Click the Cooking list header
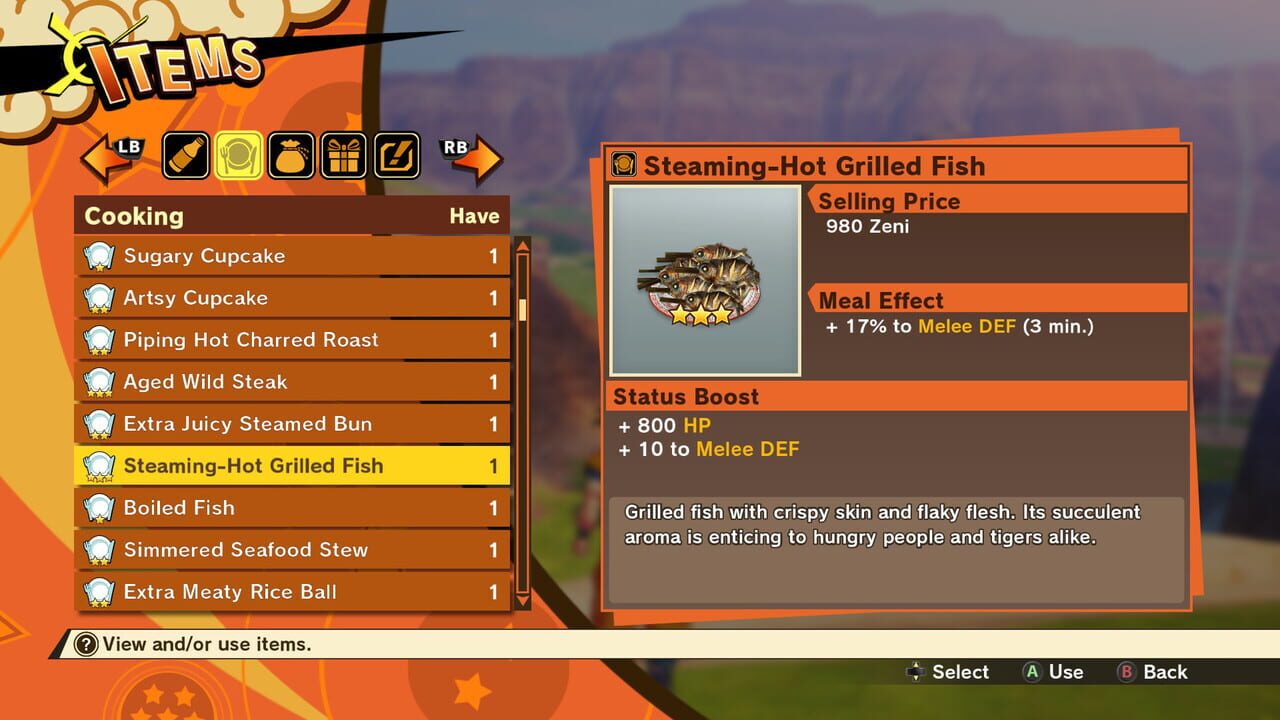Viewport: 1280px width, 720px height. coord(135,216)
